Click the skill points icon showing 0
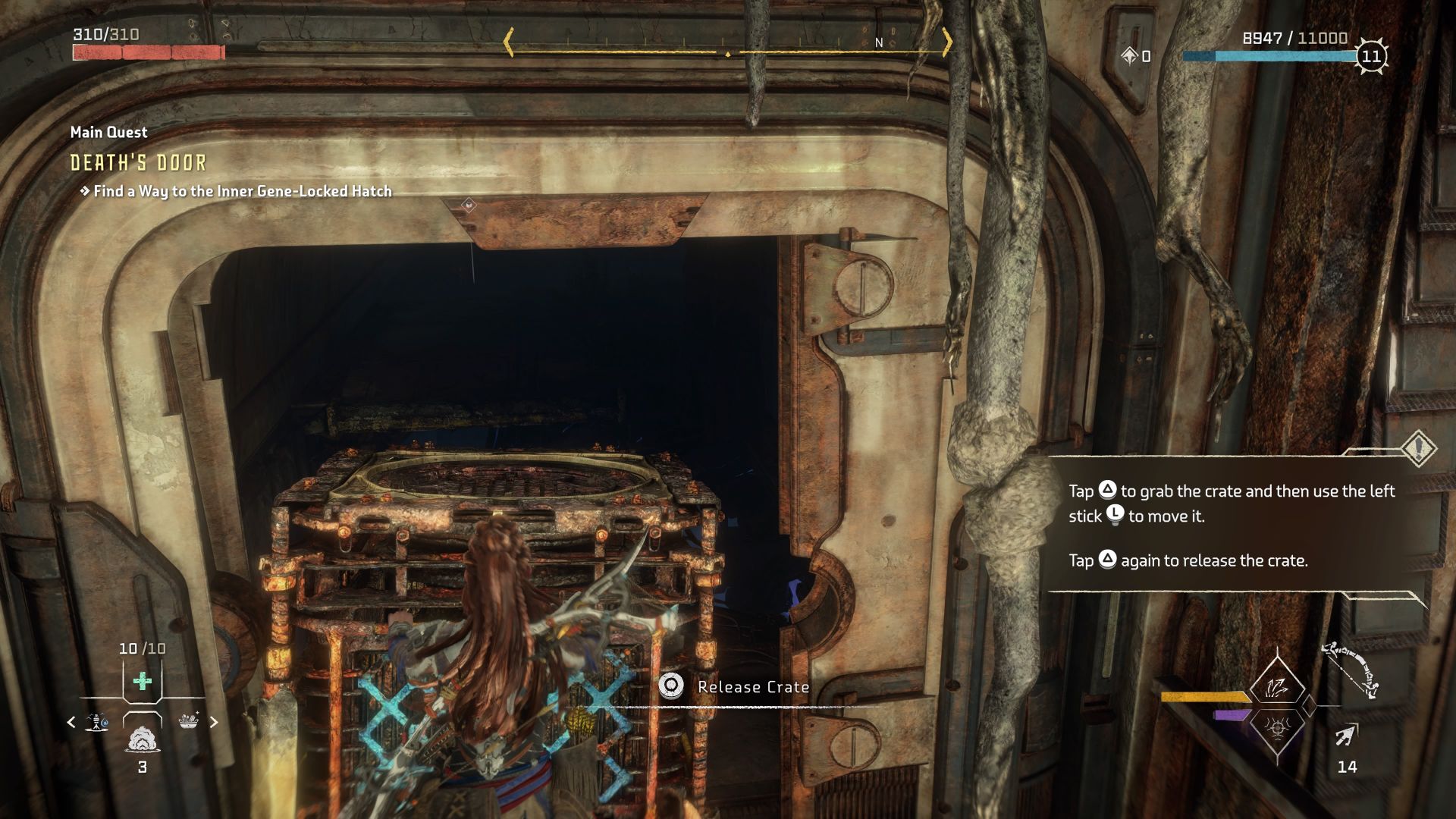This screenshot has height=819, width=1456. 1131,55
